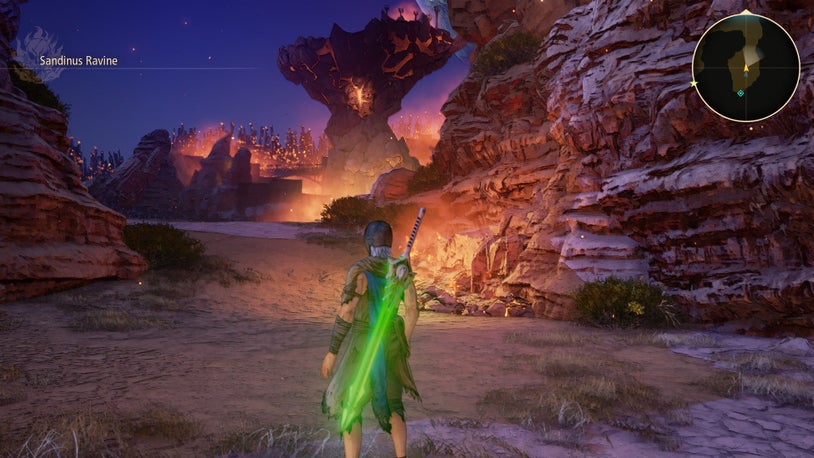The image size is (814, 458).
Task: Open the circular minimap
Action: (x=746, y=67)
